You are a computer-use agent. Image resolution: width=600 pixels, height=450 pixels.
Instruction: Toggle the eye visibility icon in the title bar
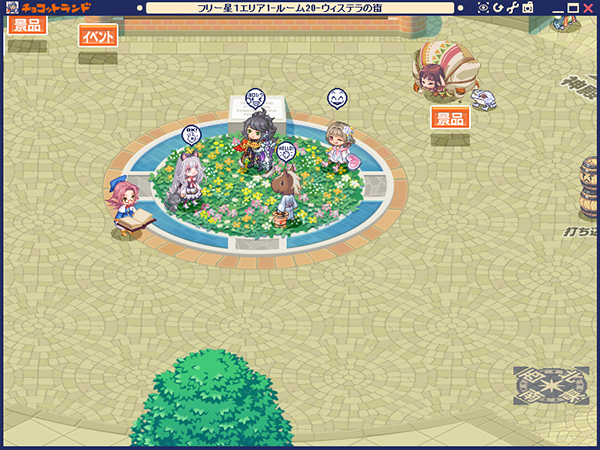coord(484,8)
